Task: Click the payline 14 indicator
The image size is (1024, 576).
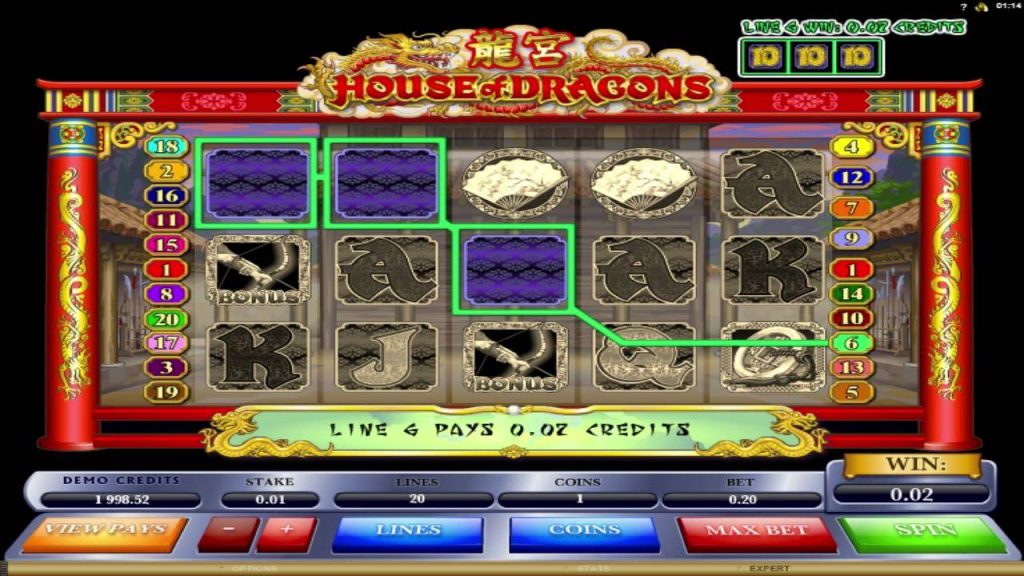Action: [851, 294]
